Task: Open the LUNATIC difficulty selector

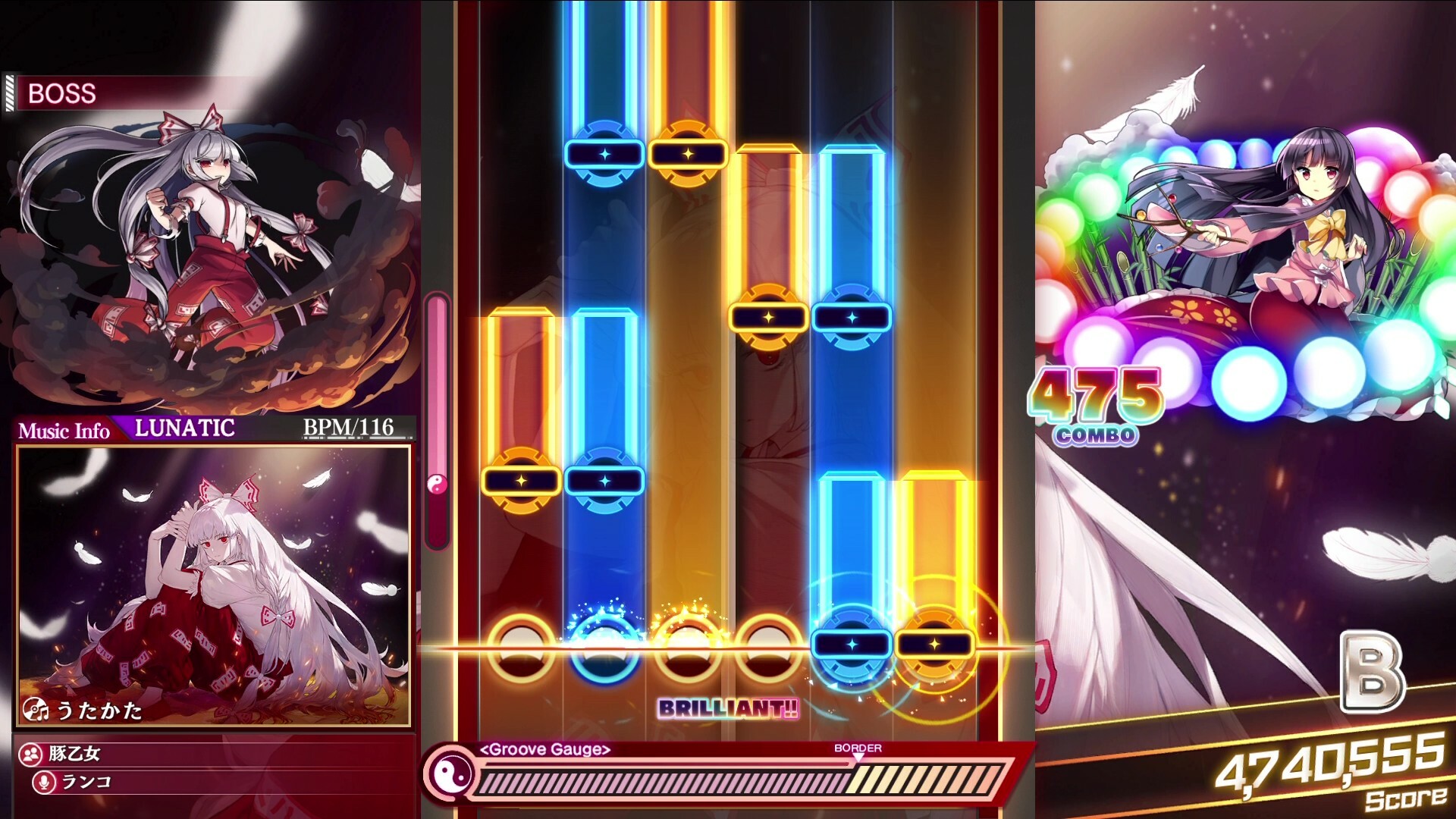Action: click(182, 428)
